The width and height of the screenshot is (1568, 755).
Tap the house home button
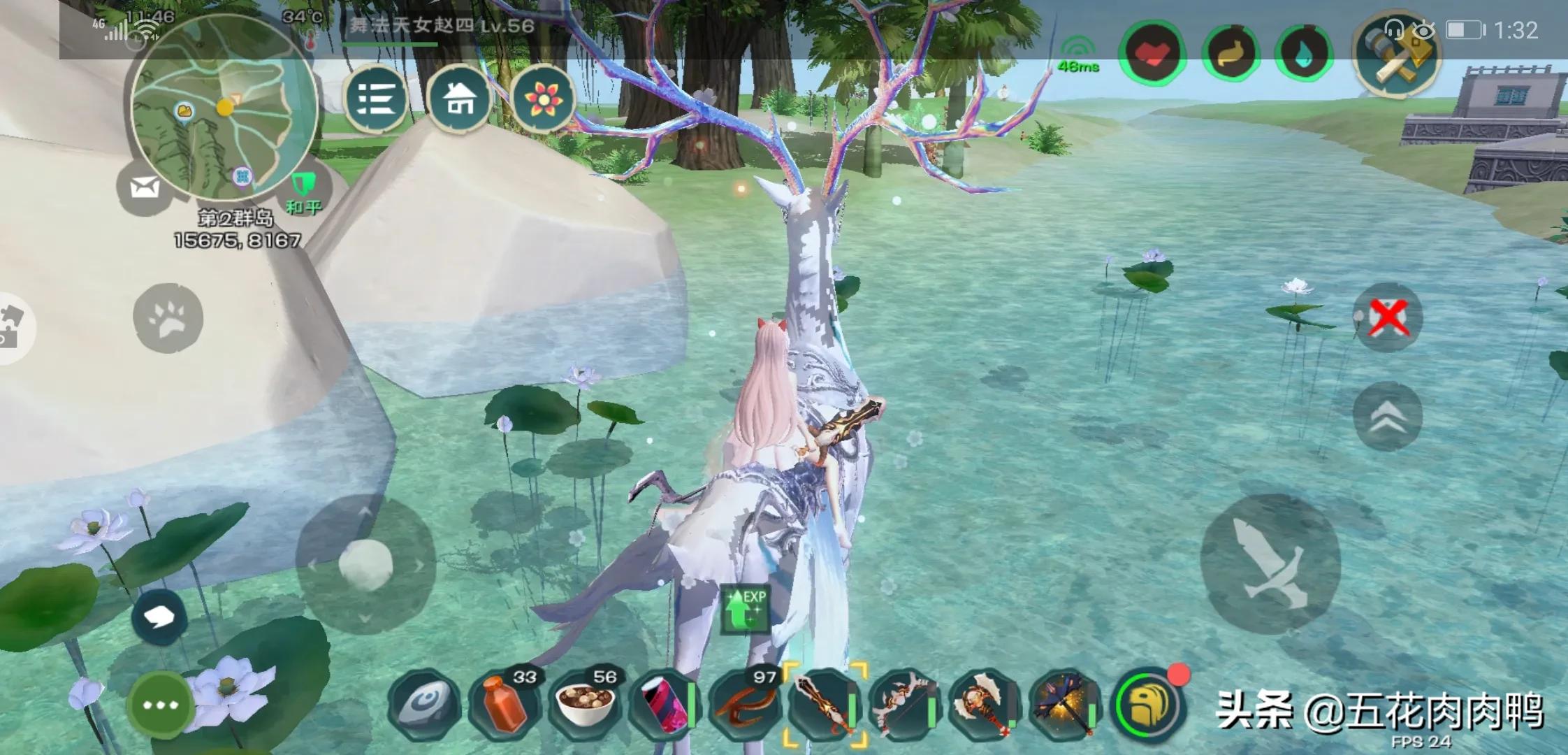tap(459, 99)
